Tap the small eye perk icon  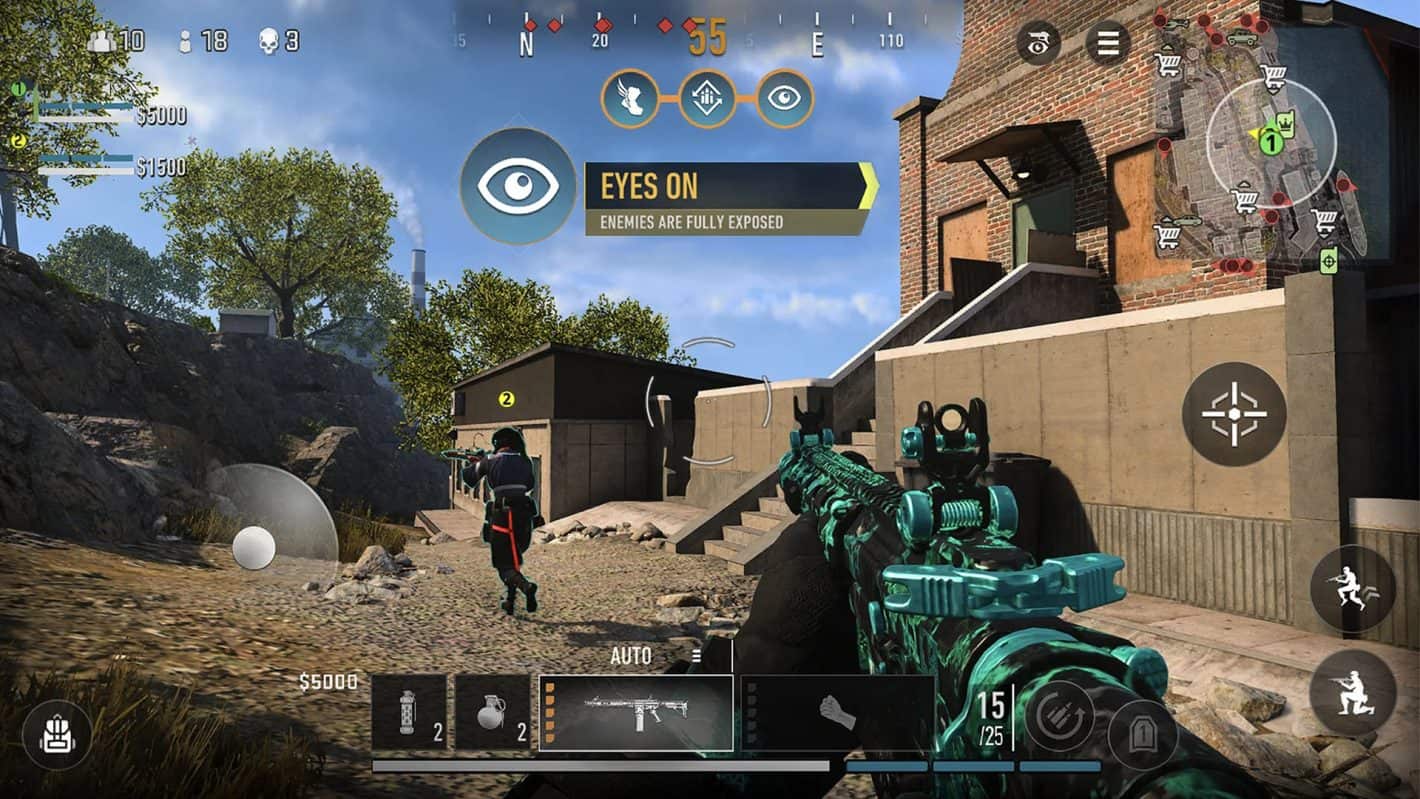tap(785, 98)
